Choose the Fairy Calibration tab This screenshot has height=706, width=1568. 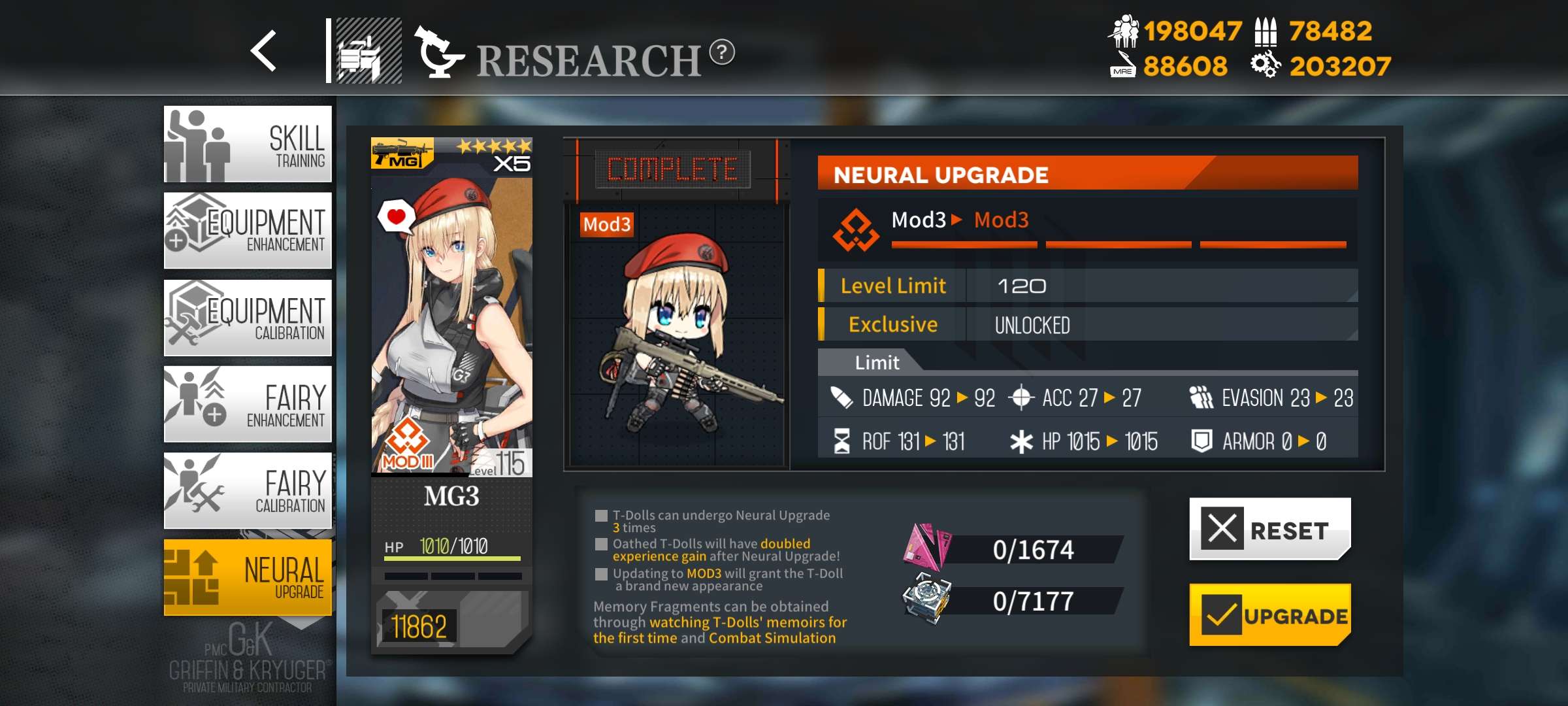pyautogui.click(x=248, y=490)
